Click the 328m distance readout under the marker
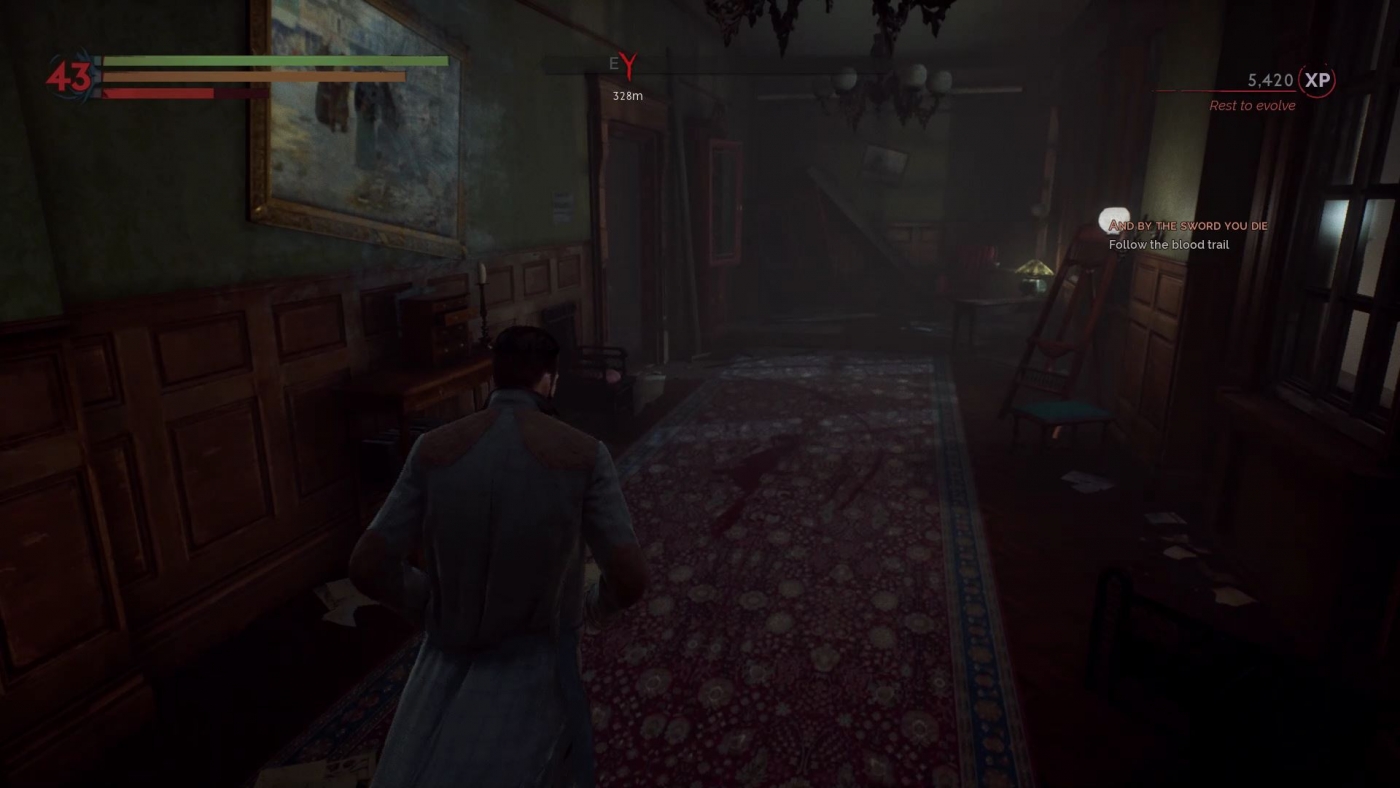The height and width of the screenshot is (788, 1400). click(626, 96)
